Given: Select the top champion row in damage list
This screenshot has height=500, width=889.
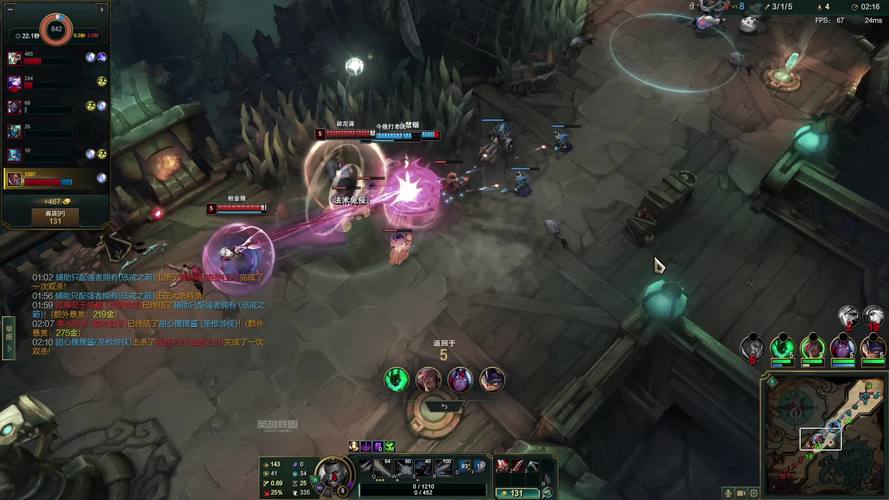Looking at the screenshot, I should pos(55,59).
